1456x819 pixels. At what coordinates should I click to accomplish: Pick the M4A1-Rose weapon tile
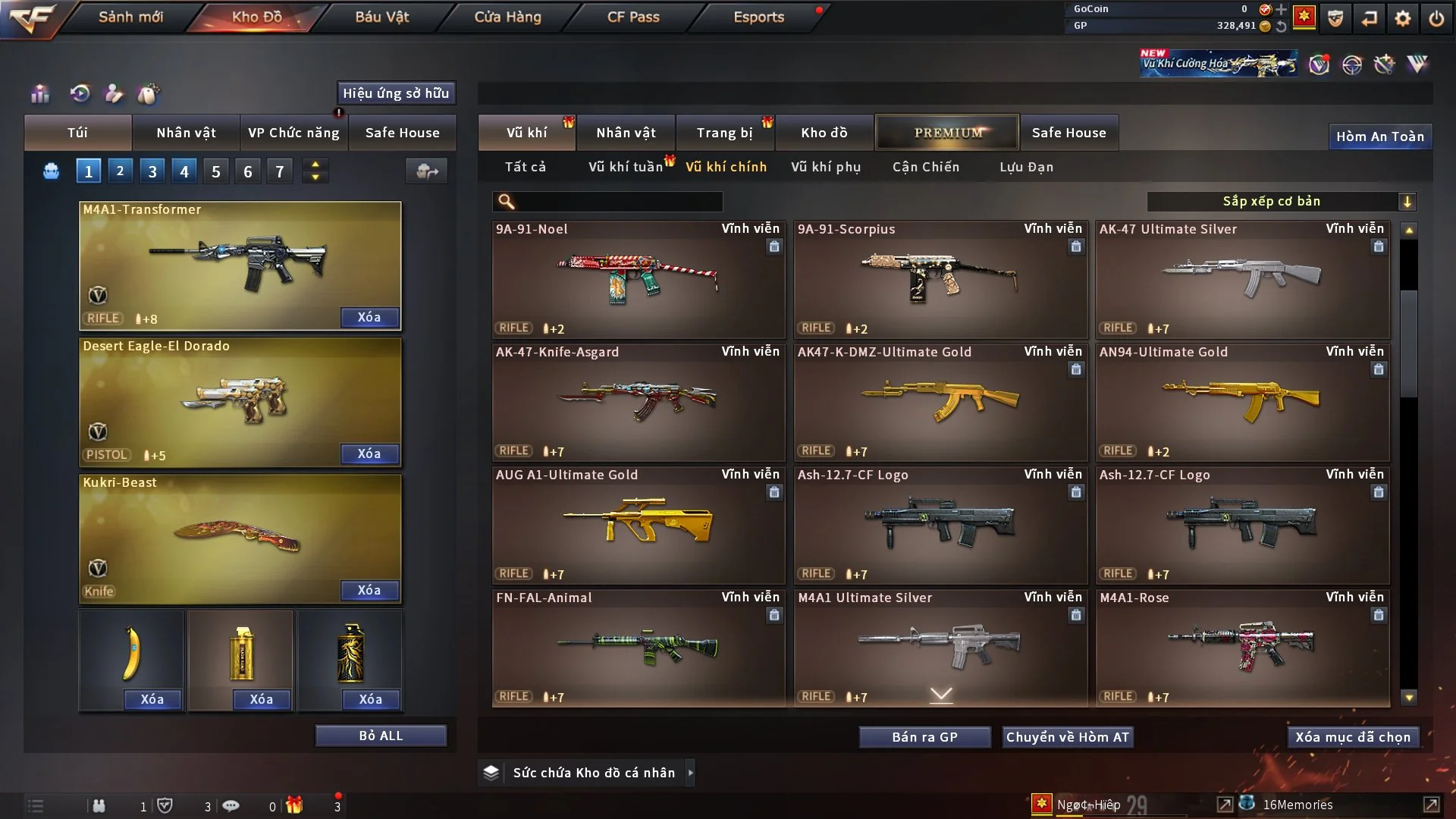[x=1242, y=648]
